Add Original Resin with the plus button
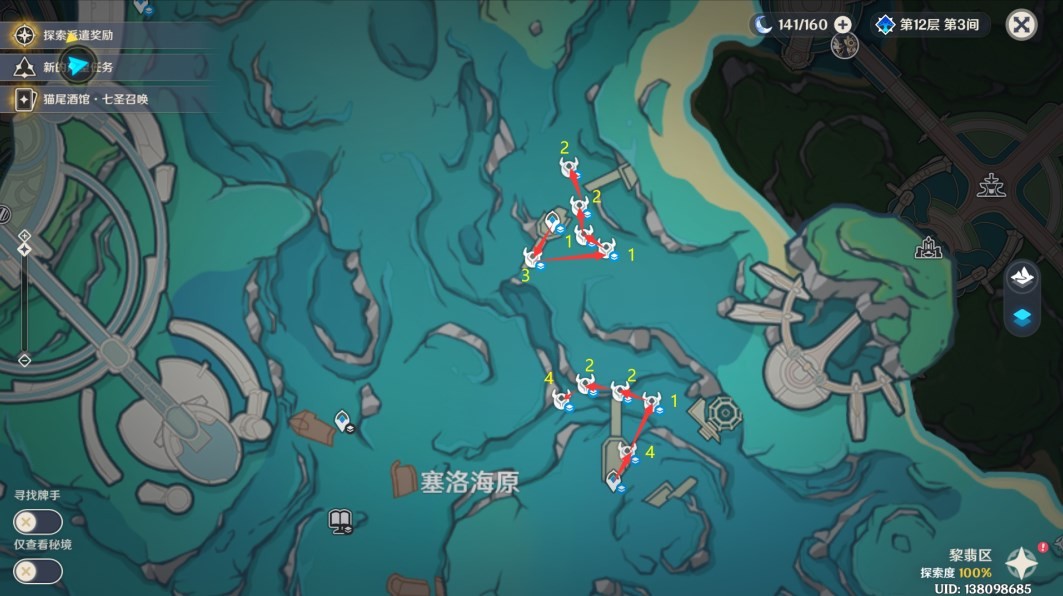Image resolution: width=1063 pixels, height=596 pixels. (843, 24)
